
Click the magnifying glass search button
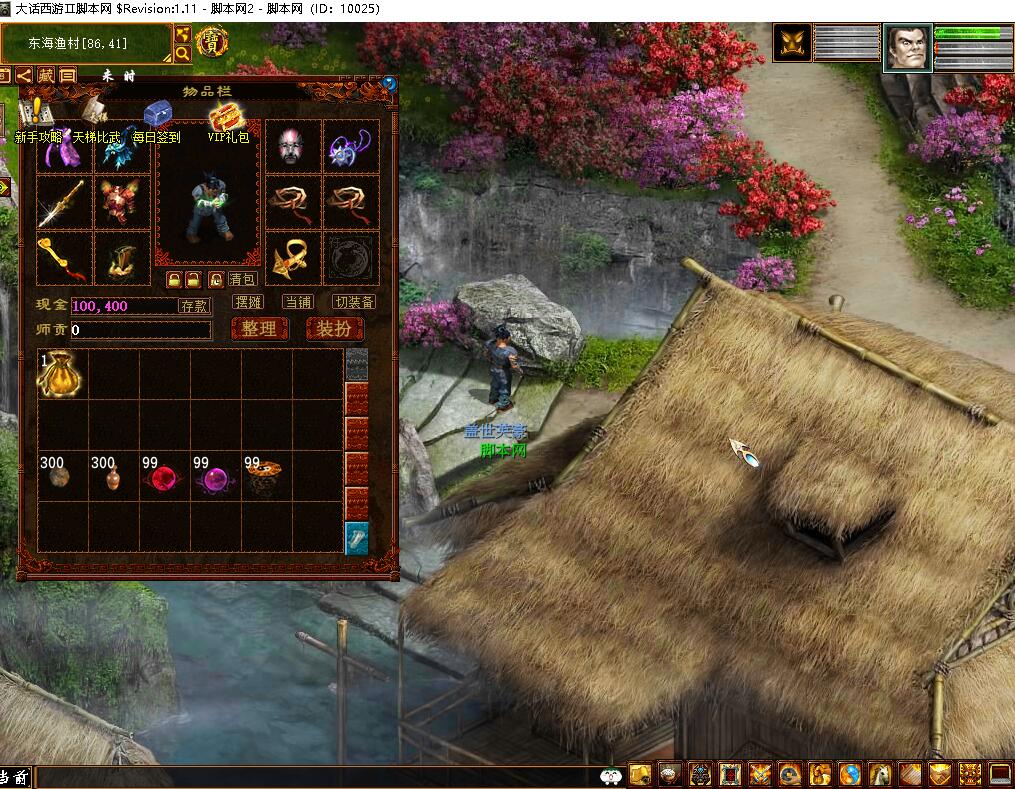[183, 53]
